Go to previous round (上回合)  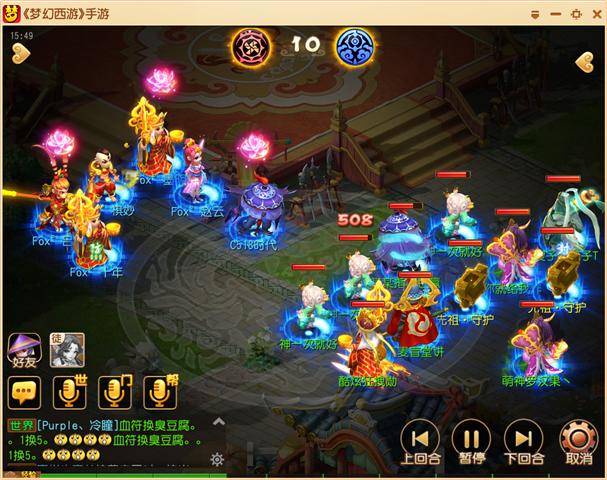(x=419, y=438)
